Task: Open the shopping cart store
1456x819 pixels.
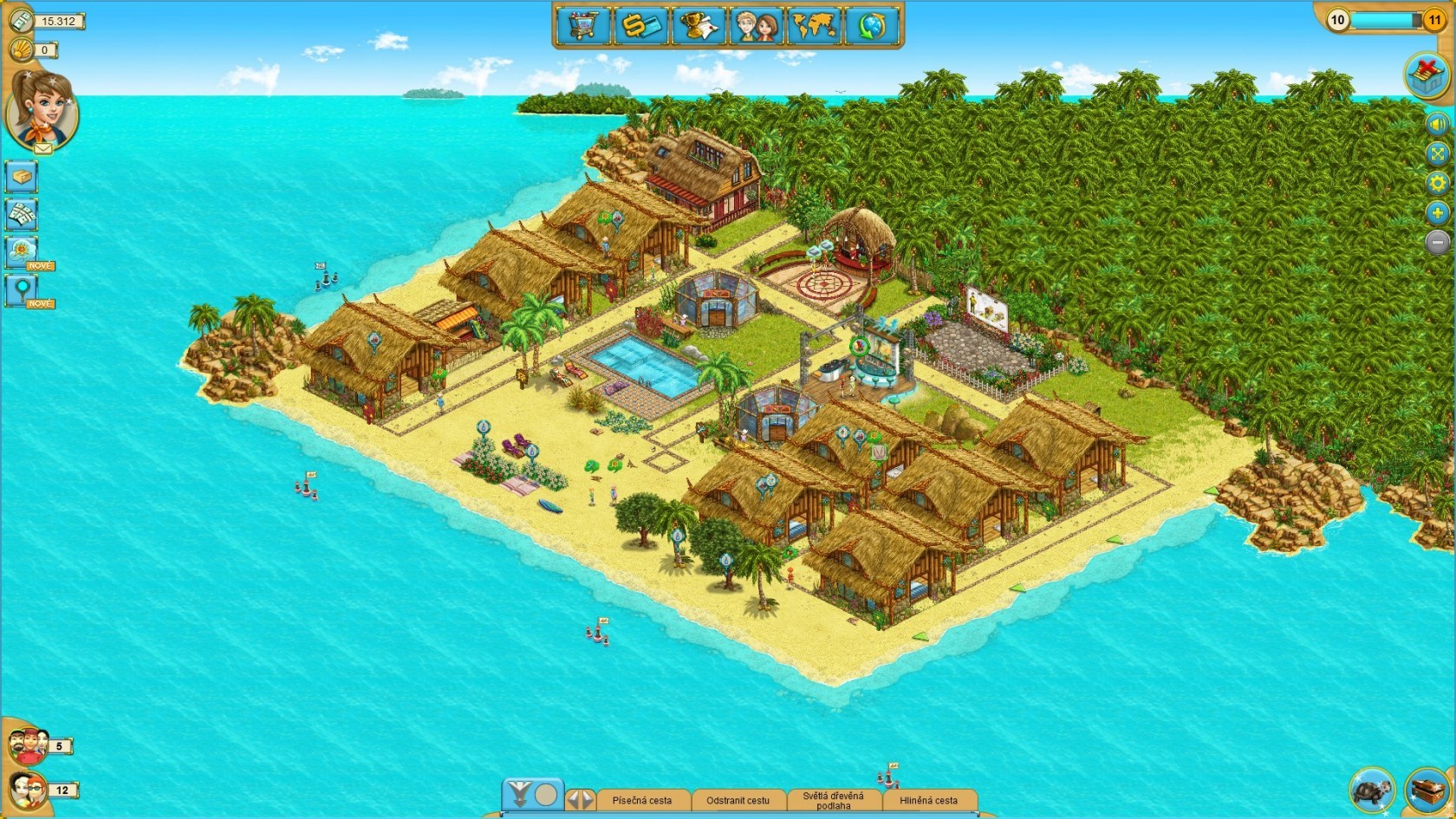Action: [582, 25]
